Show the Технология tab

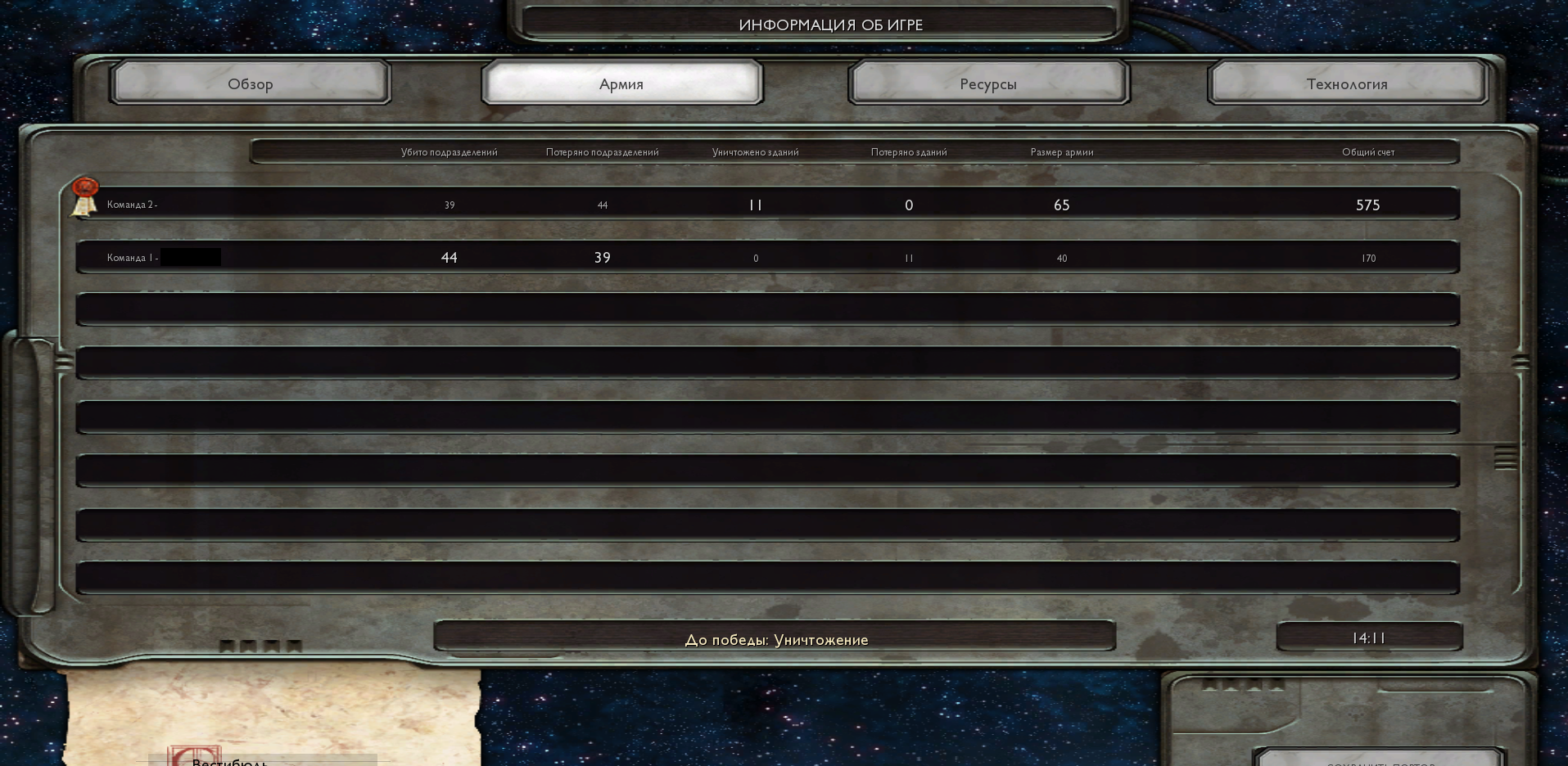1347,83
